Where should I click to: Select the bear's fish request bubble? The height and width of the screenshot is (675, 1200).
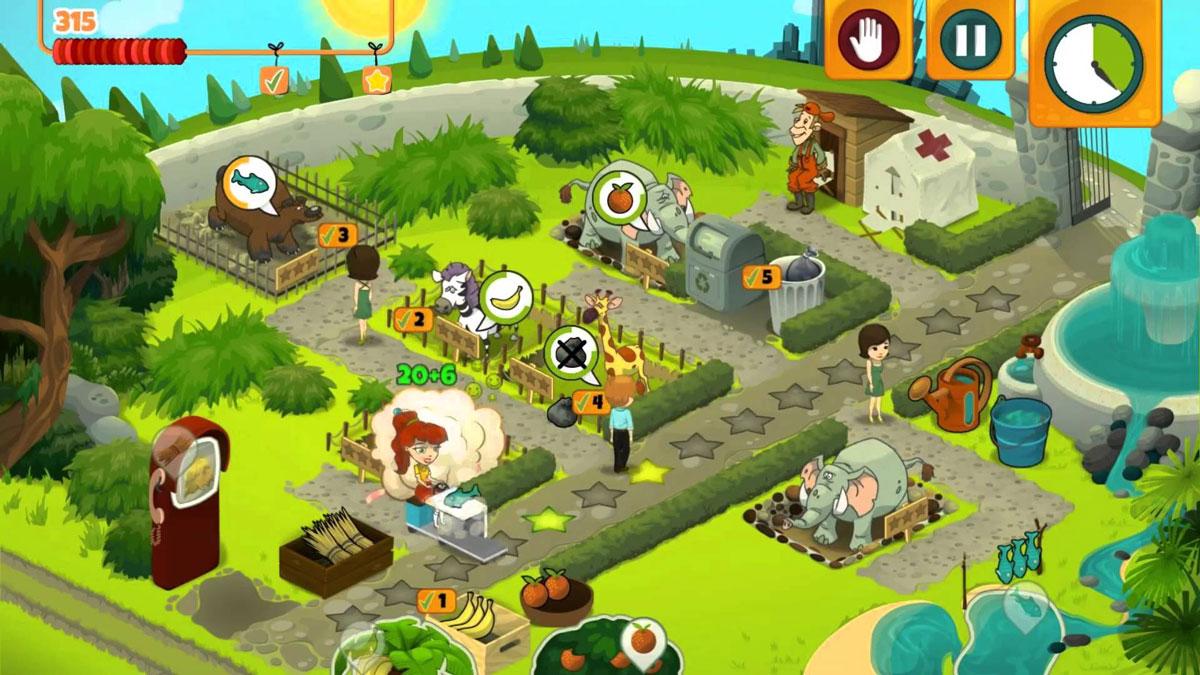click(249, 182)
